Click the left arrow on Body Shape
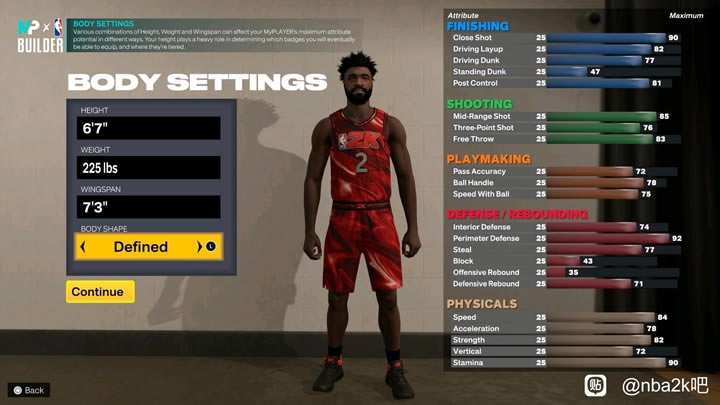 [x=83, y=247]
